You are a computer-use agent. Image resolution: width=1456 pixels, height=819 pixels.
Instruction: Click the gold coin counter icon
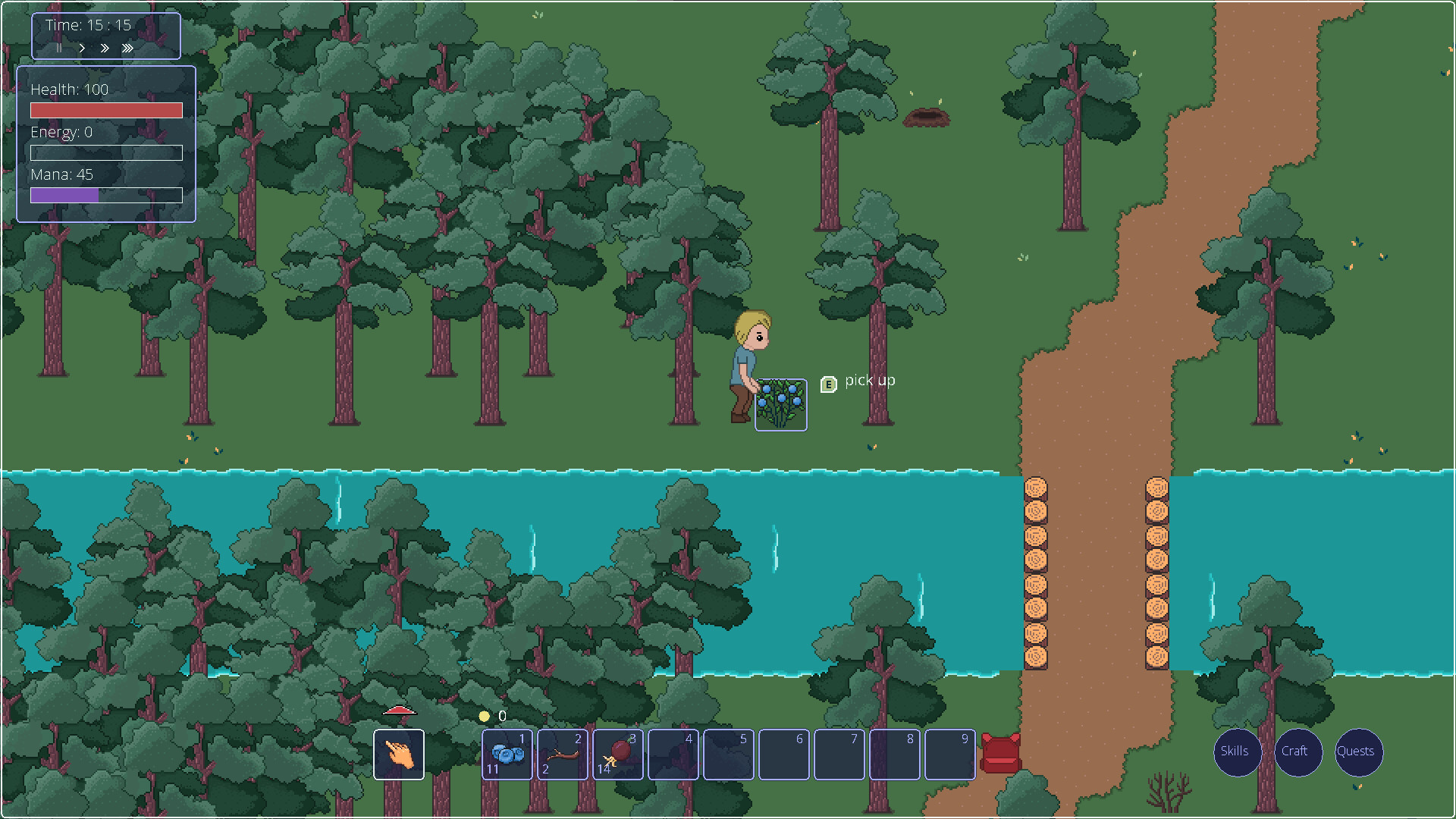[483, 715]
